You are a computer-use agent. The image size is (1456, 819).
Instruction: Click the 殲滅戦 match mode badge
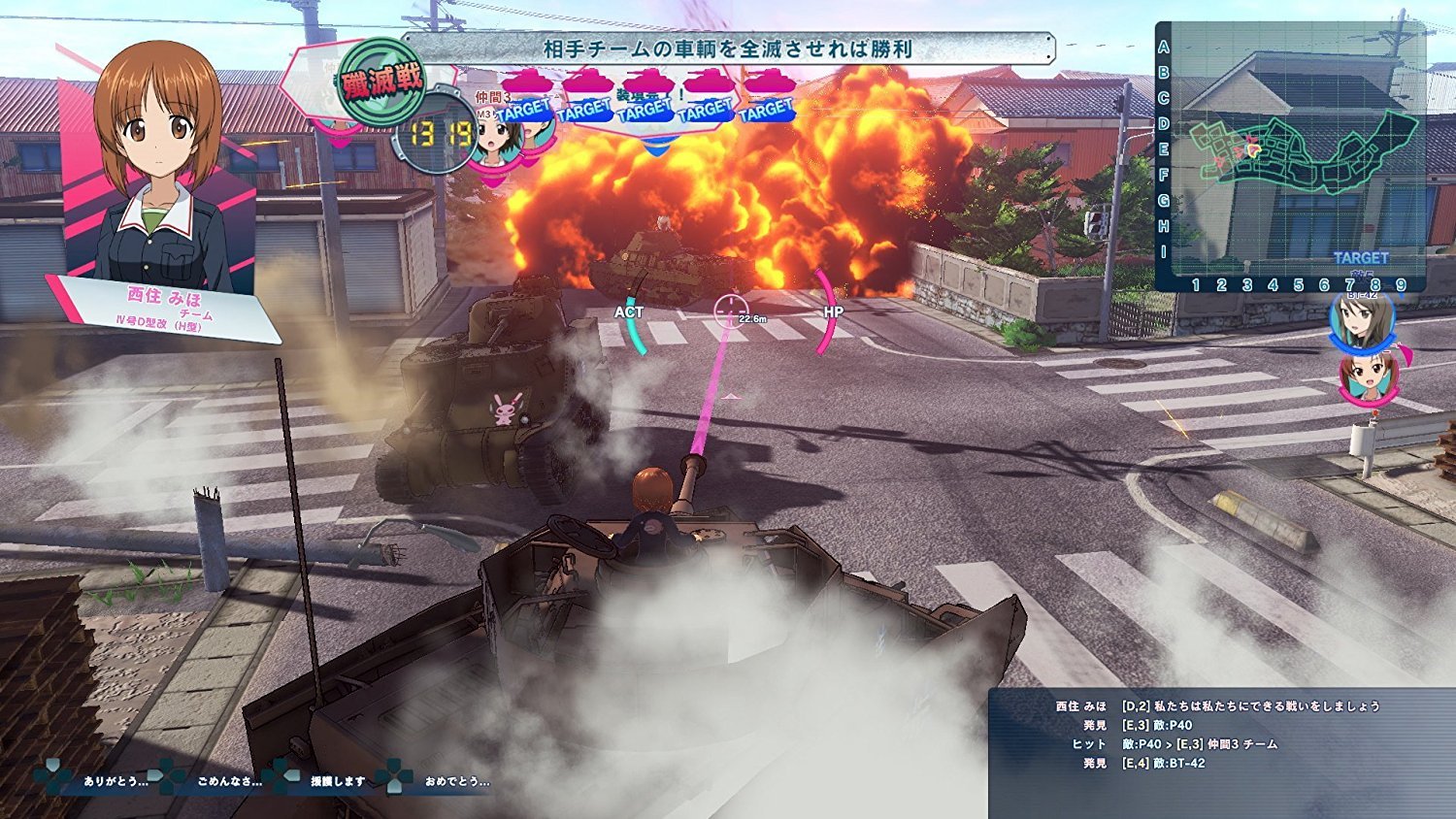pyautogui.click(x=381, y=82)
